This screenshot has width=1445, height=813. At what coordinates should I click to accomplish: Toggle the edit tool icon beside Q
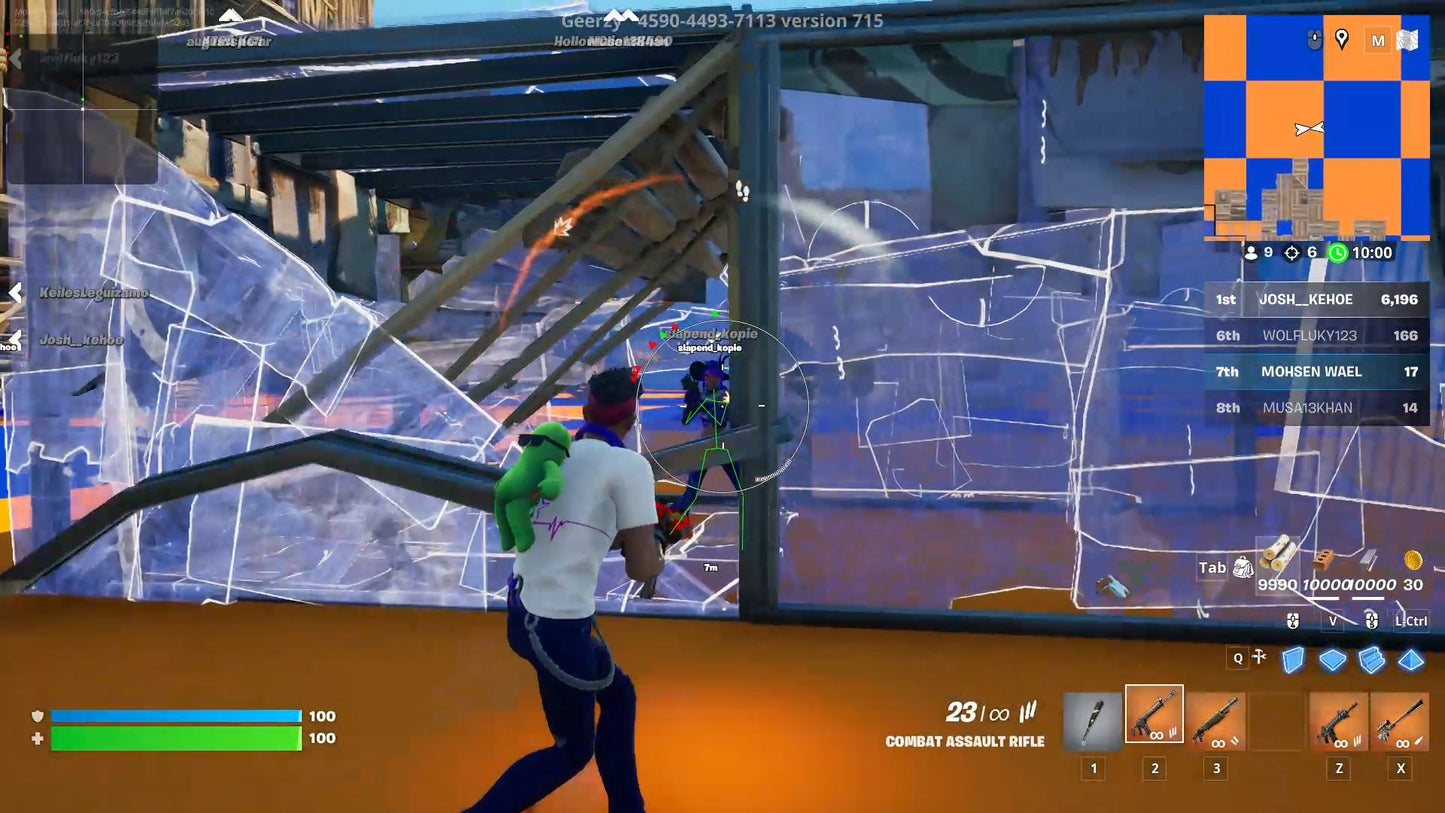1258,657
